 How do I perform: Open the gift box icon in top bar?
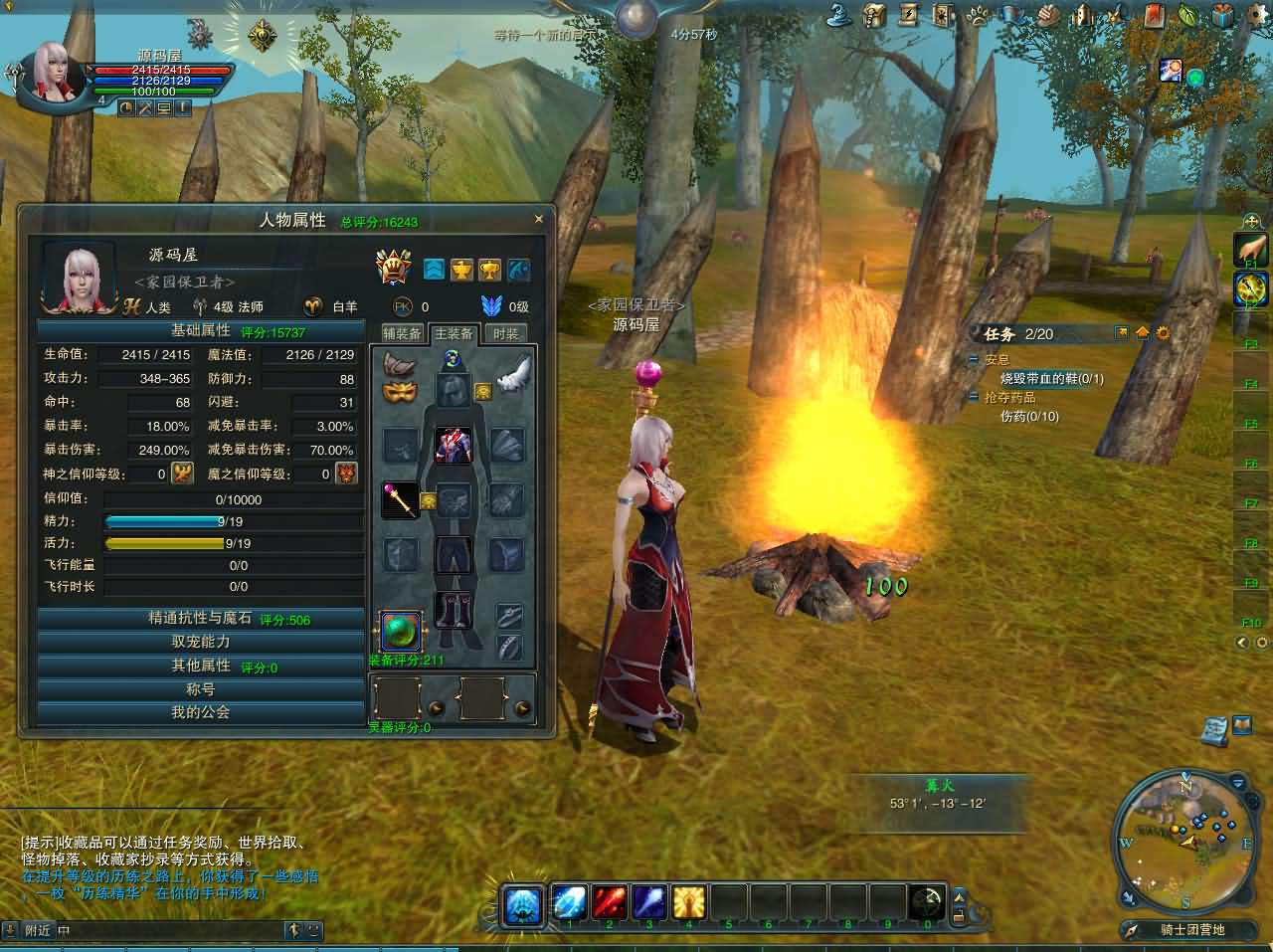(1222, 14)
